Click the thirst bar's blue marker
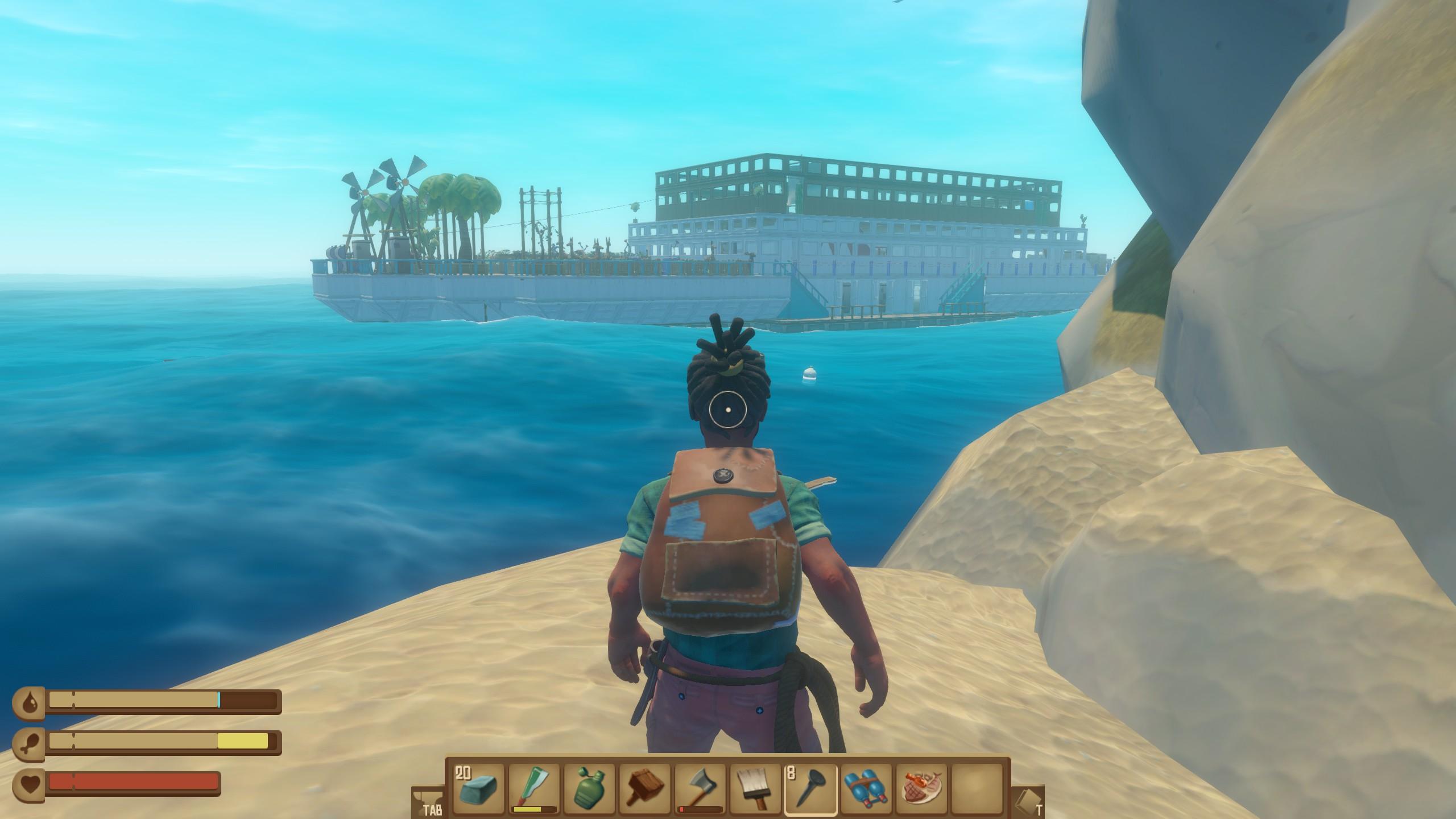 click(218, 701)
